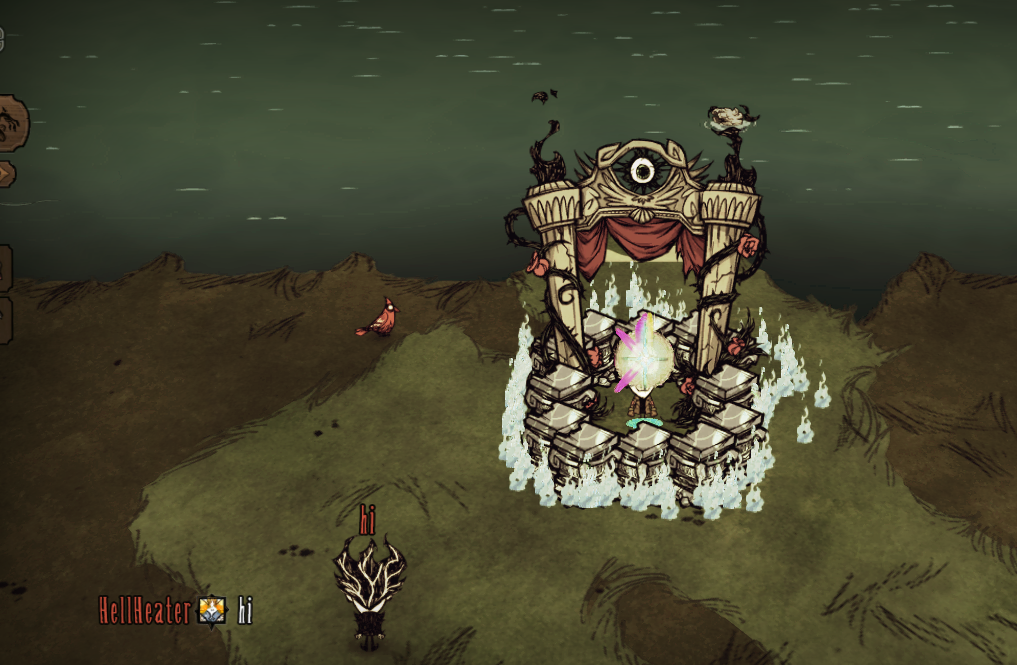The height and width of the screenshot is (665, 1017).
Task: Open the wooden crafting menu button
Action: click(11, 123)
